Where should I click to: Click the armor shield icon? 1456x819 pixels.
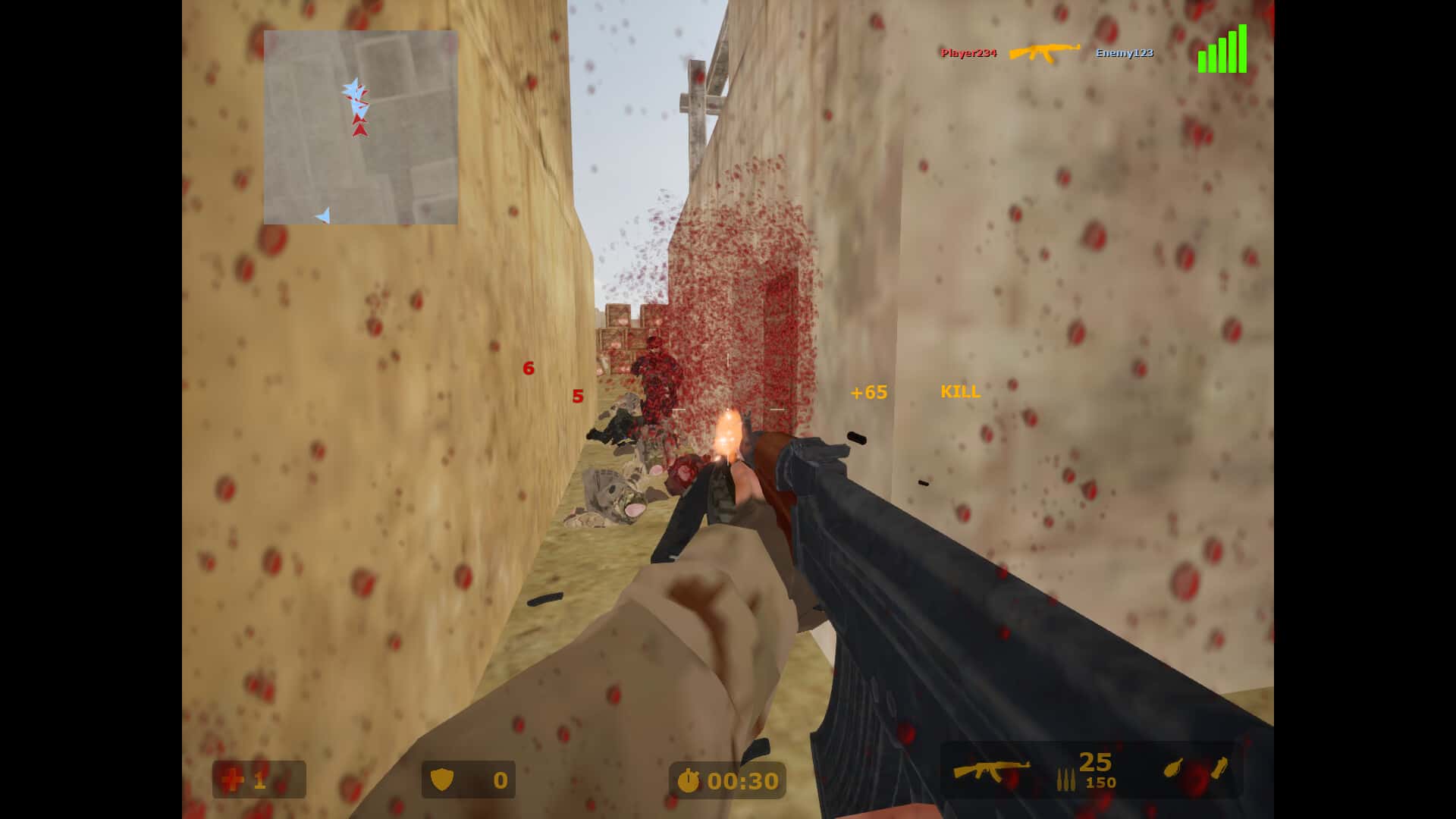click(444, 780)
